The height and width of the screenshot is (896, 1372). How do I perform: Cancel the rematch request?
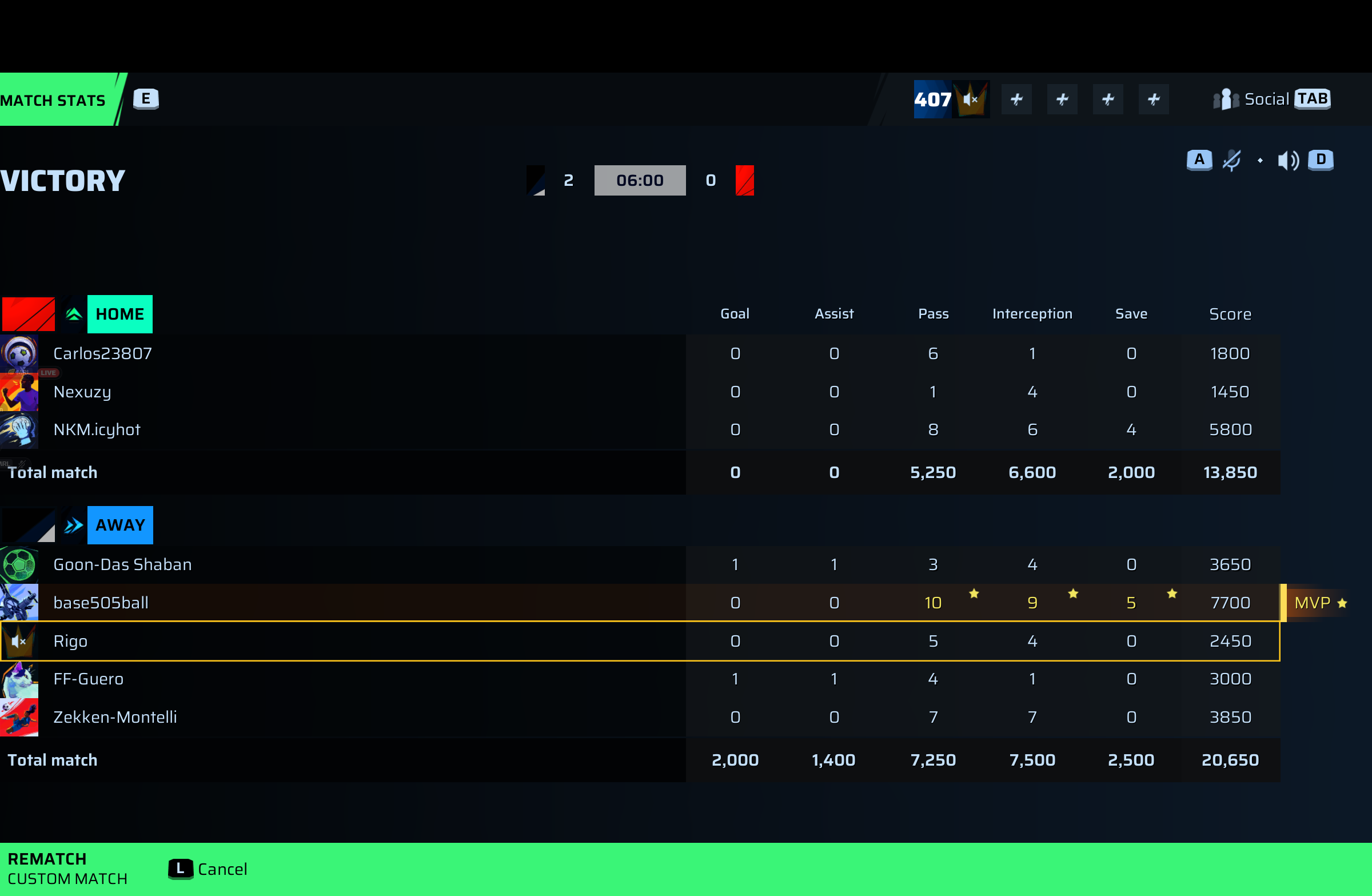208,869
